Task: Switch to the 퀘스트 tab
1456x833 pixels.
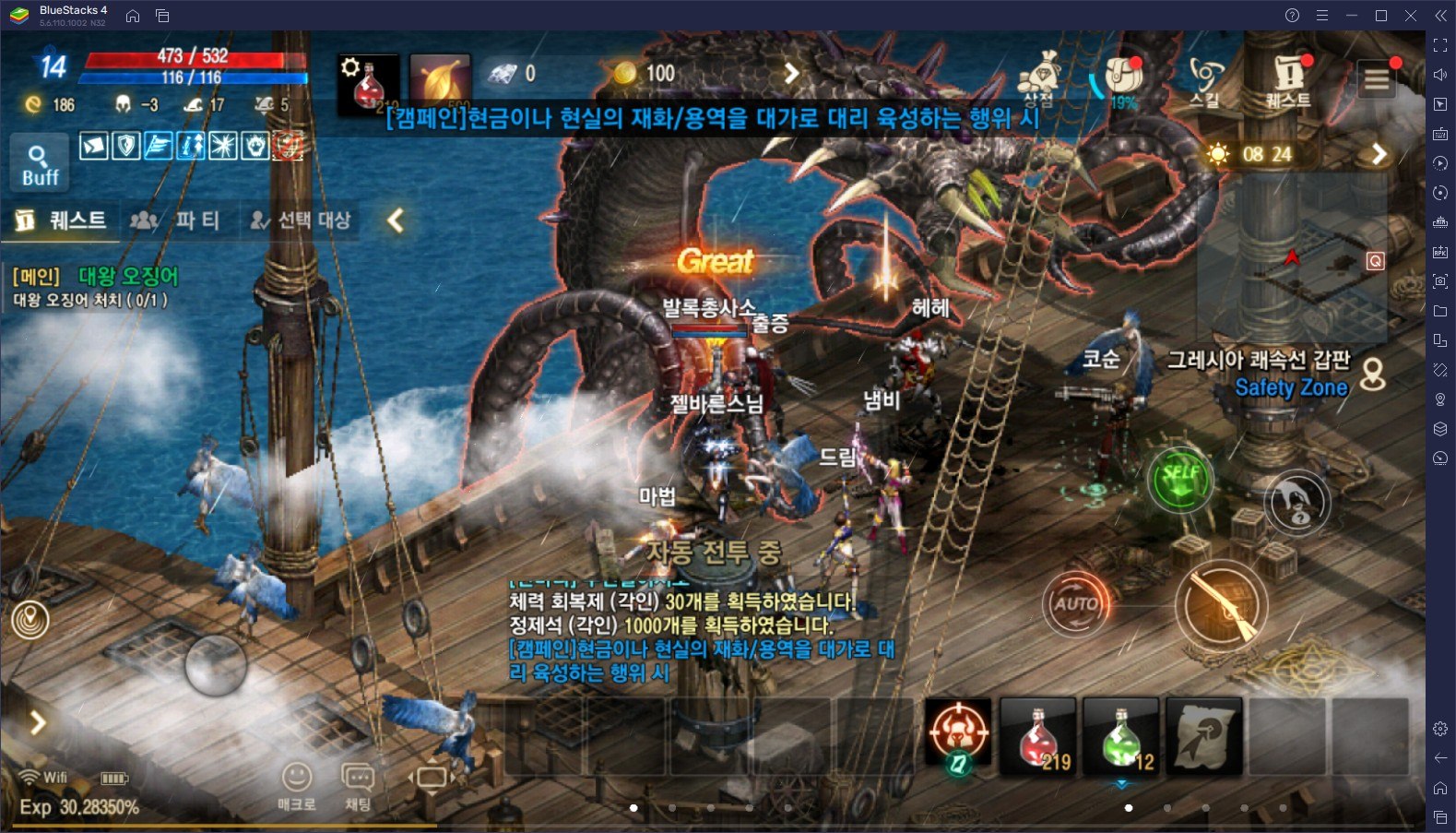Action: [x=62, y=220]
